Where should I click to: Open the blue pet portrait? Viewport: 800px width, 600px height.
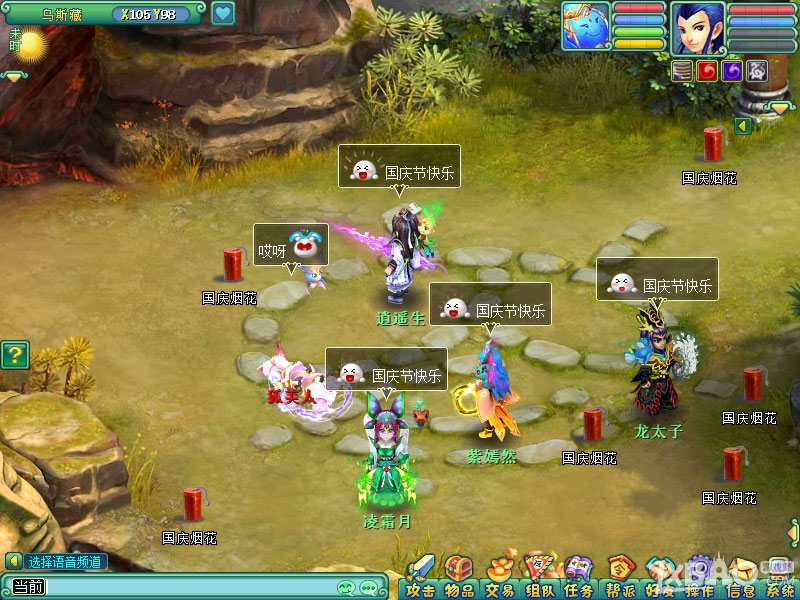pos(586,27)
